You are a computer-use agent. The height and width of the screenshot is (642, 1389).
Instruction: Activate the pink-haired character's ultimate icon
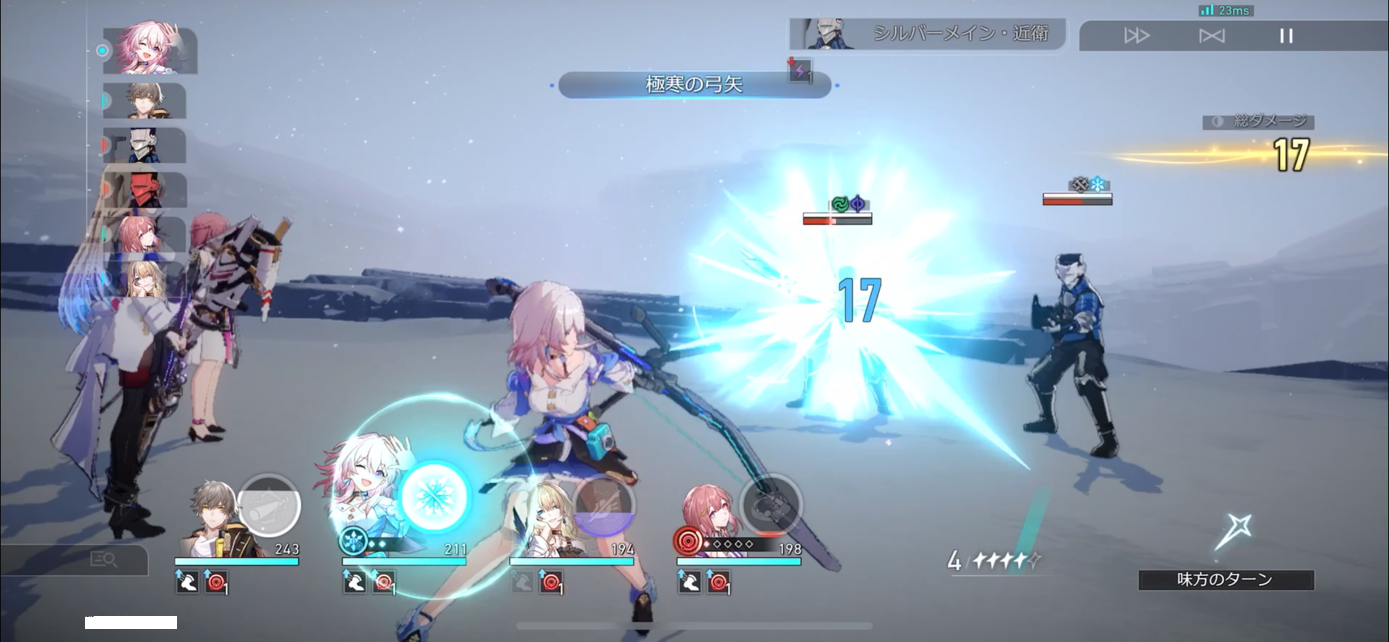point(771,505)
